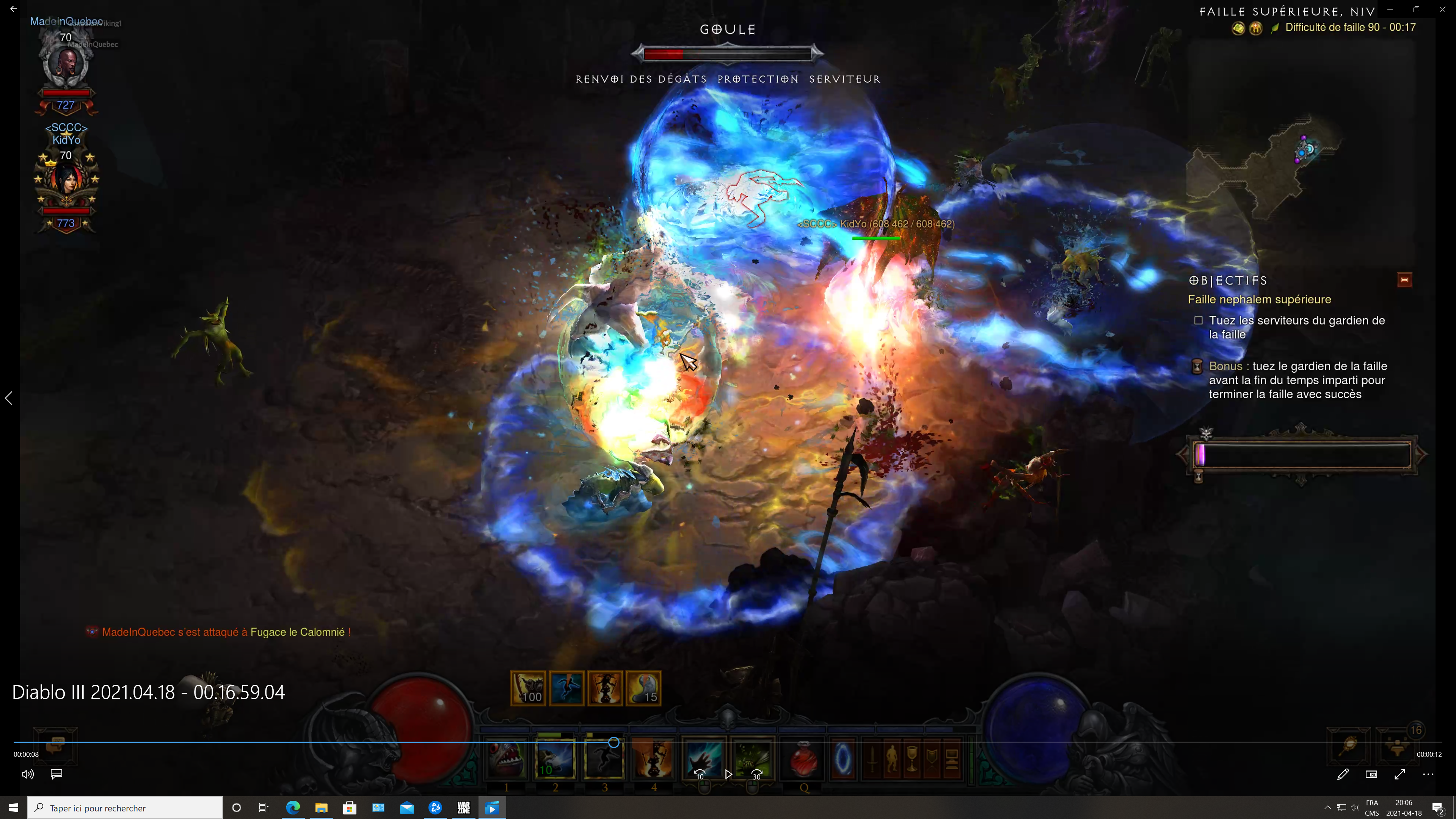The width and height of the screenshot is (1456, 819).
Task: Collapse the Objectifs tracker panel
Action: click(1404, 280)
